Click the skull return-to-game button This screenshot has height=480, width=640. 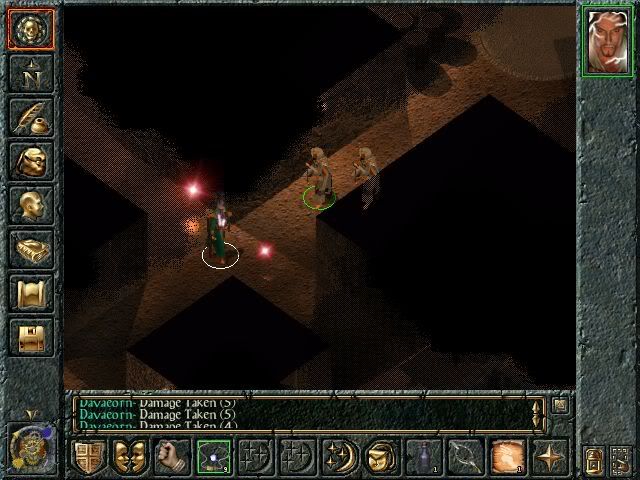click(30, 28)
